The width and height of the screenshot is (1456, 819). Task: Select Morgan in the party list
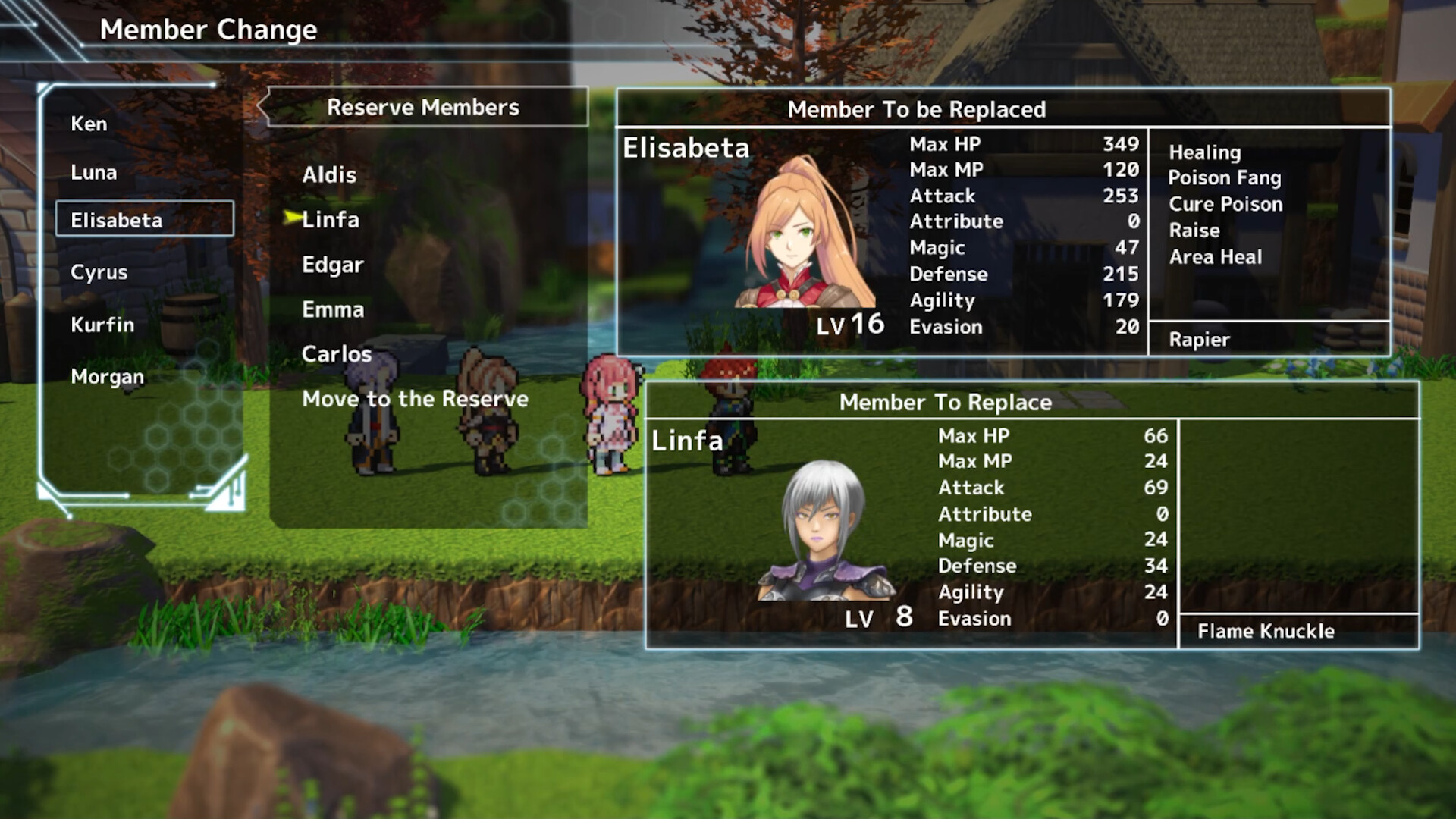pos(107,376)
